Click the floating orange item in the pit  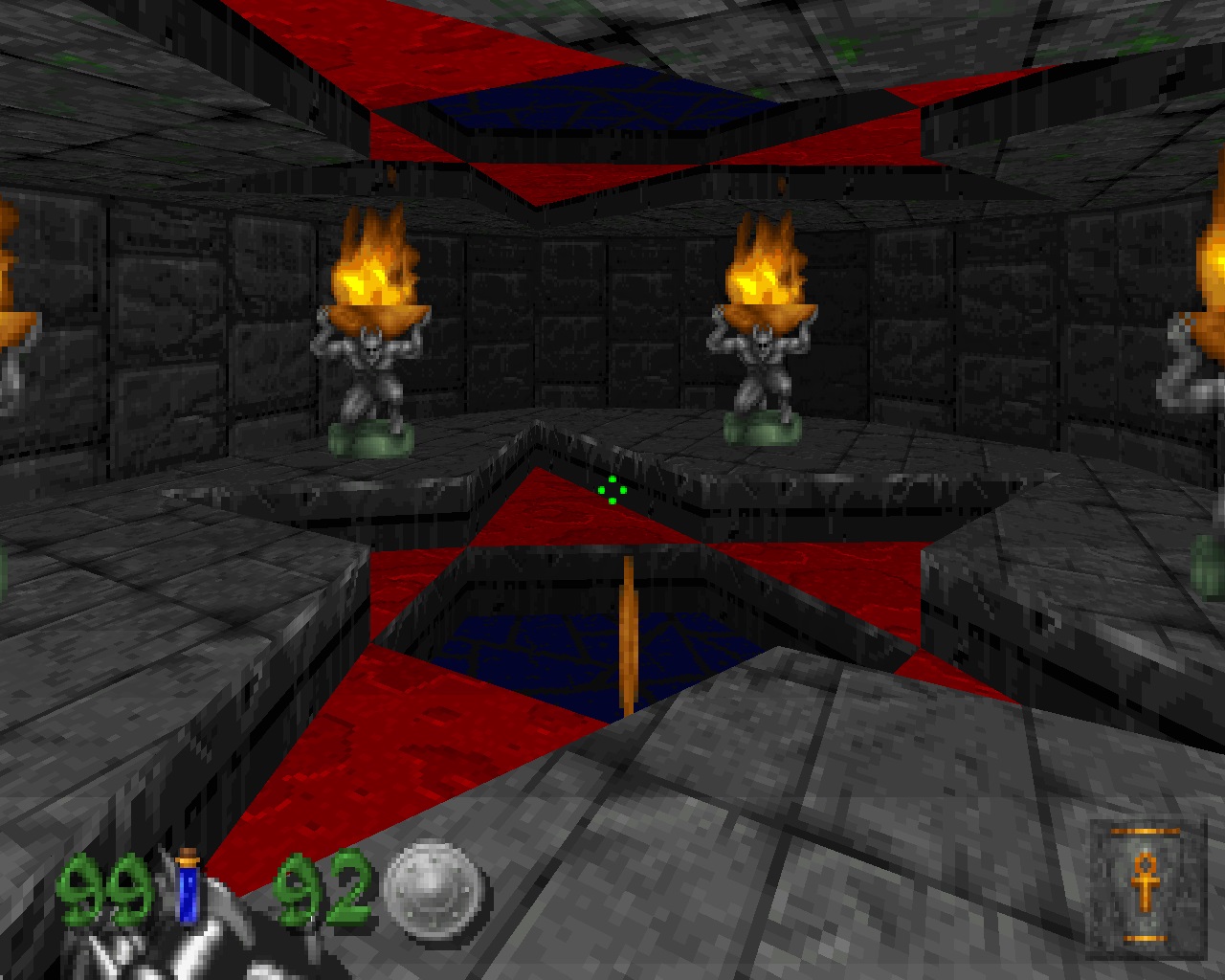click(x=630, y=632)
